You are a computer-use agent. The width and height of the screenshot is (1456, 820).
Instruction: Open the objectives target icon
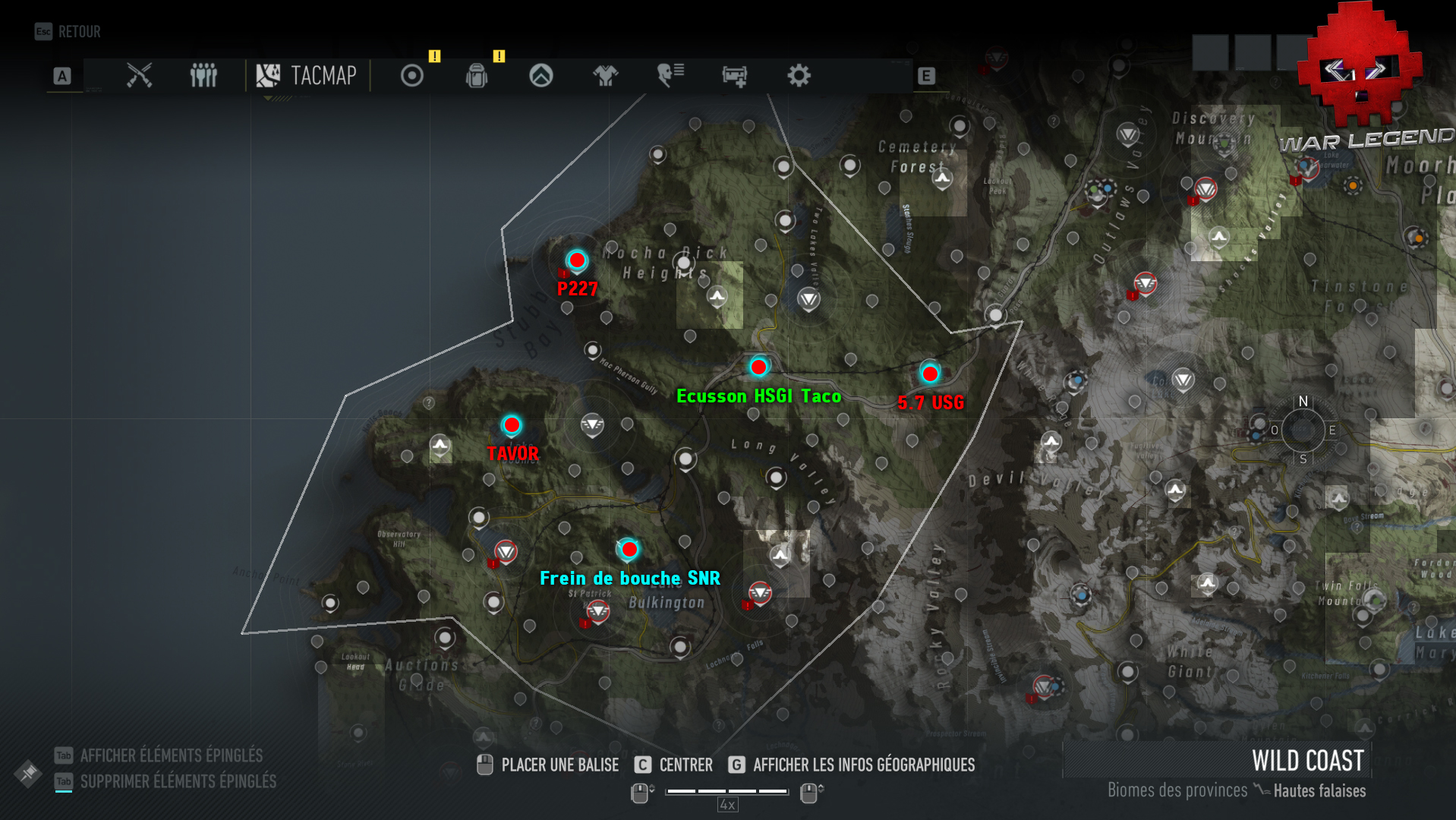tap(412, 76)
